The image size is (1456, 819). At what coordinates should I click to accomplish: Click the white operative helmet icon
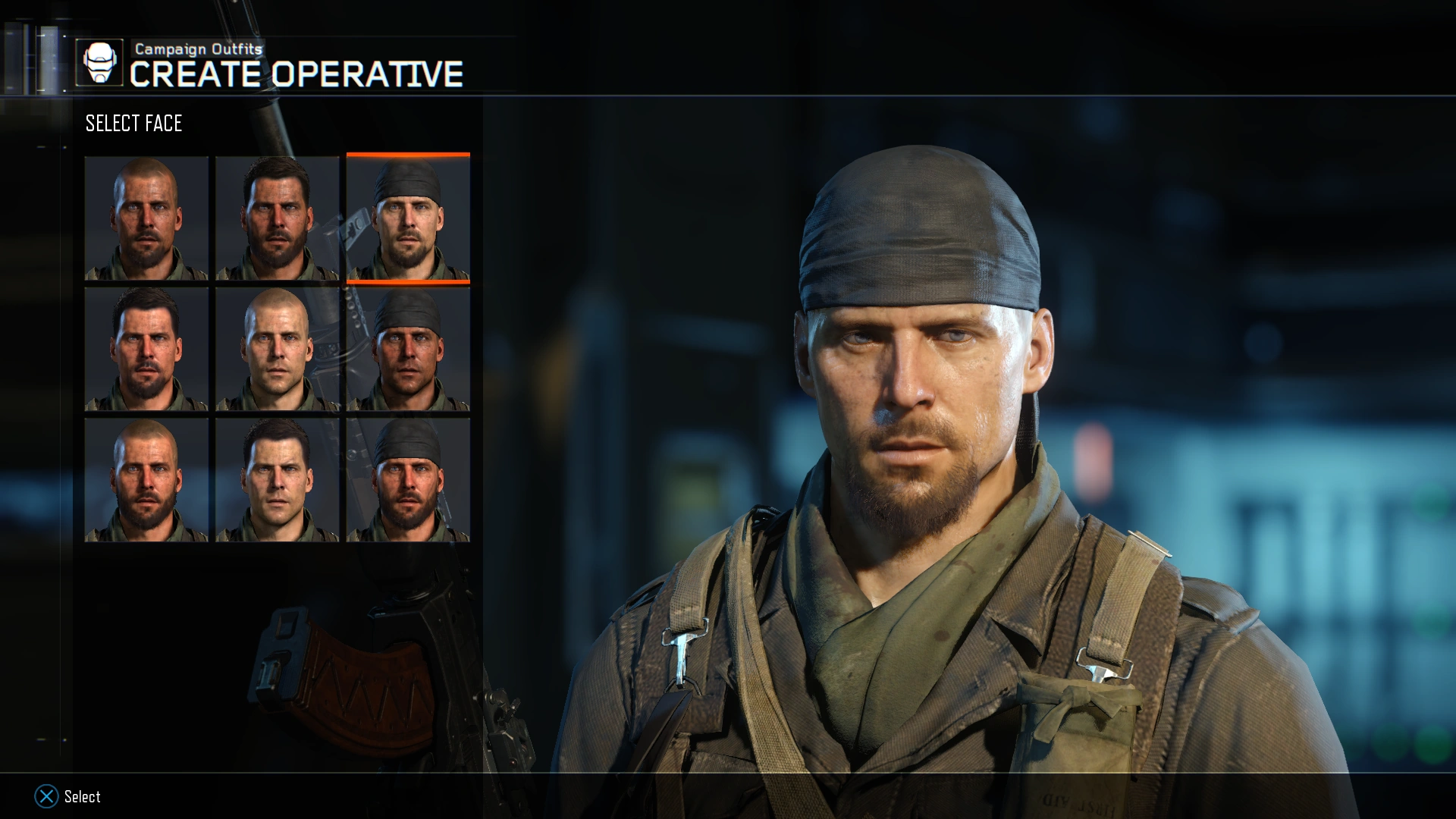tap(99, 61)
